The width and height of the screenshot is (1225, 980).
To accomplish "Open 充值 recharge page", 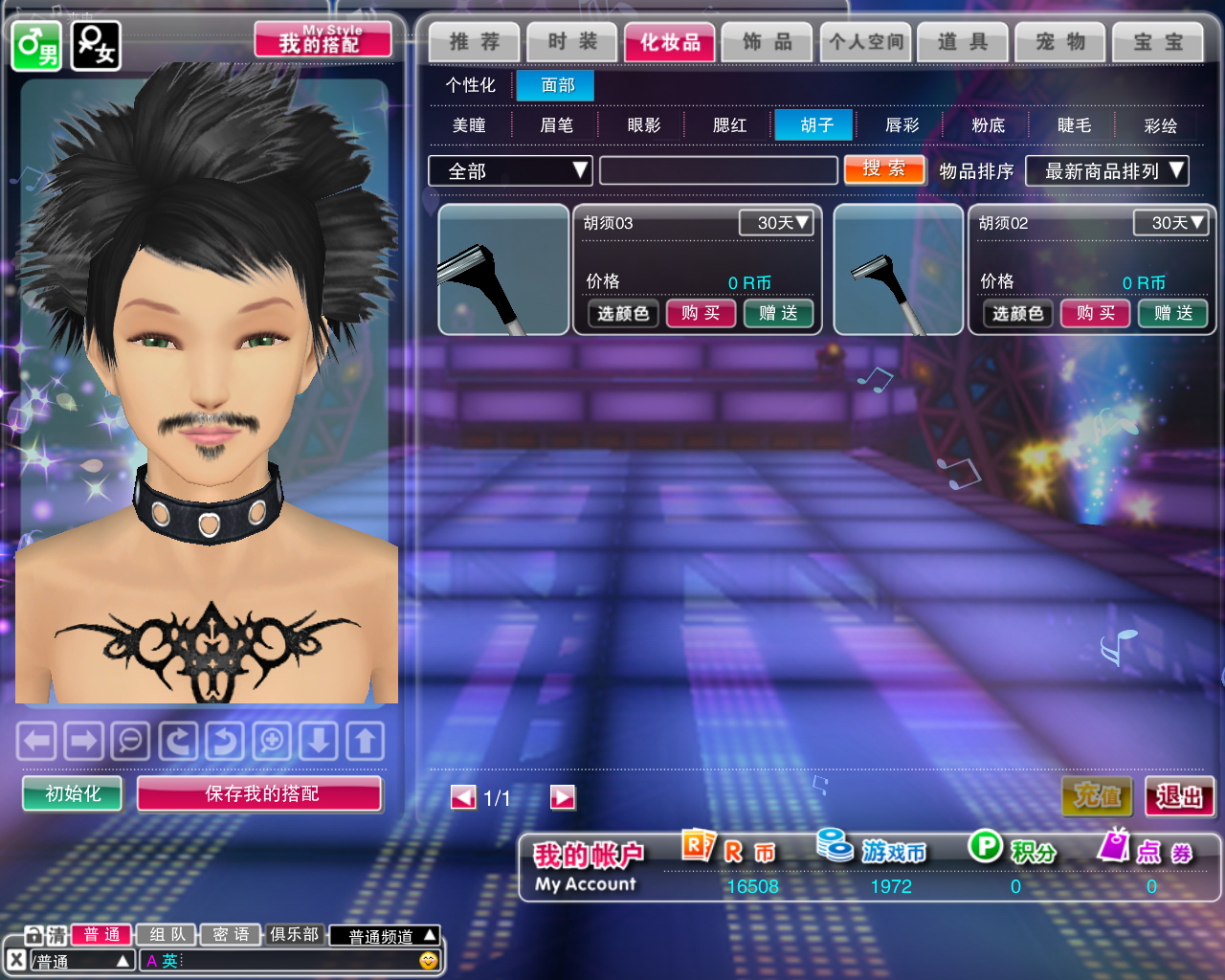I will point(1097,795).
